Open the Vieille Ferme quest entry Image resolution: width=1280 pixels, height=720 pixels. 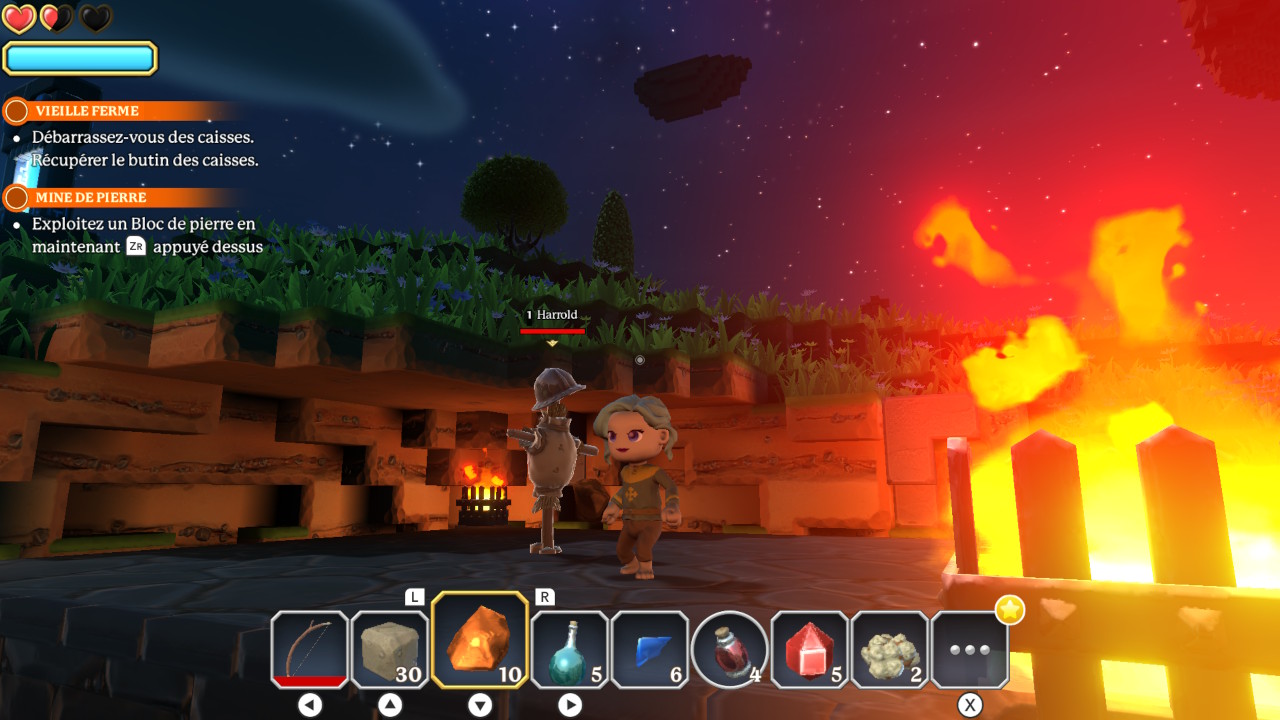point(87,111)
